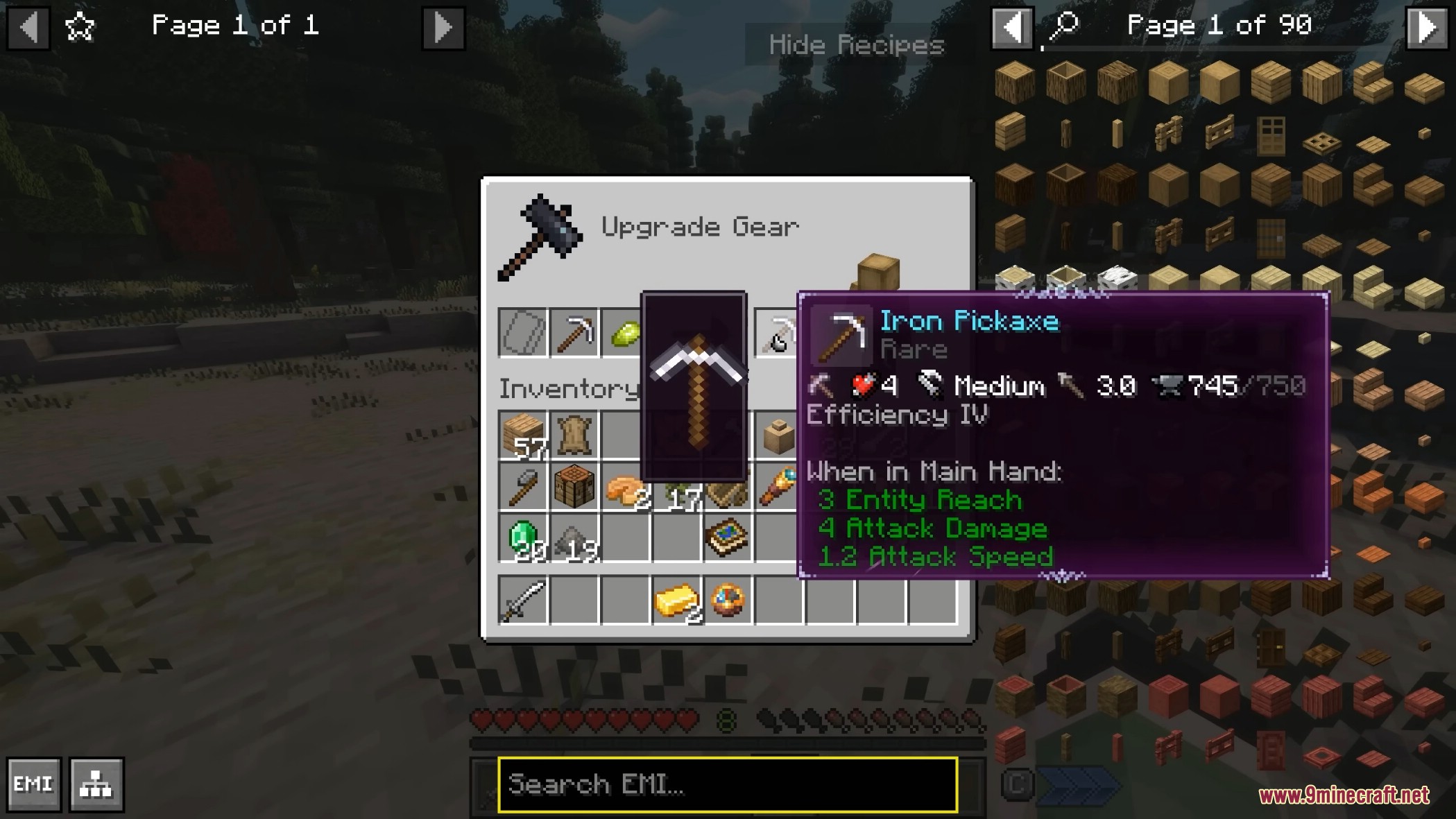This screenshot has width=1456, height=819.
Task: Pick up the gold ingots in hotbar
Action: click(x=676, y=600)
